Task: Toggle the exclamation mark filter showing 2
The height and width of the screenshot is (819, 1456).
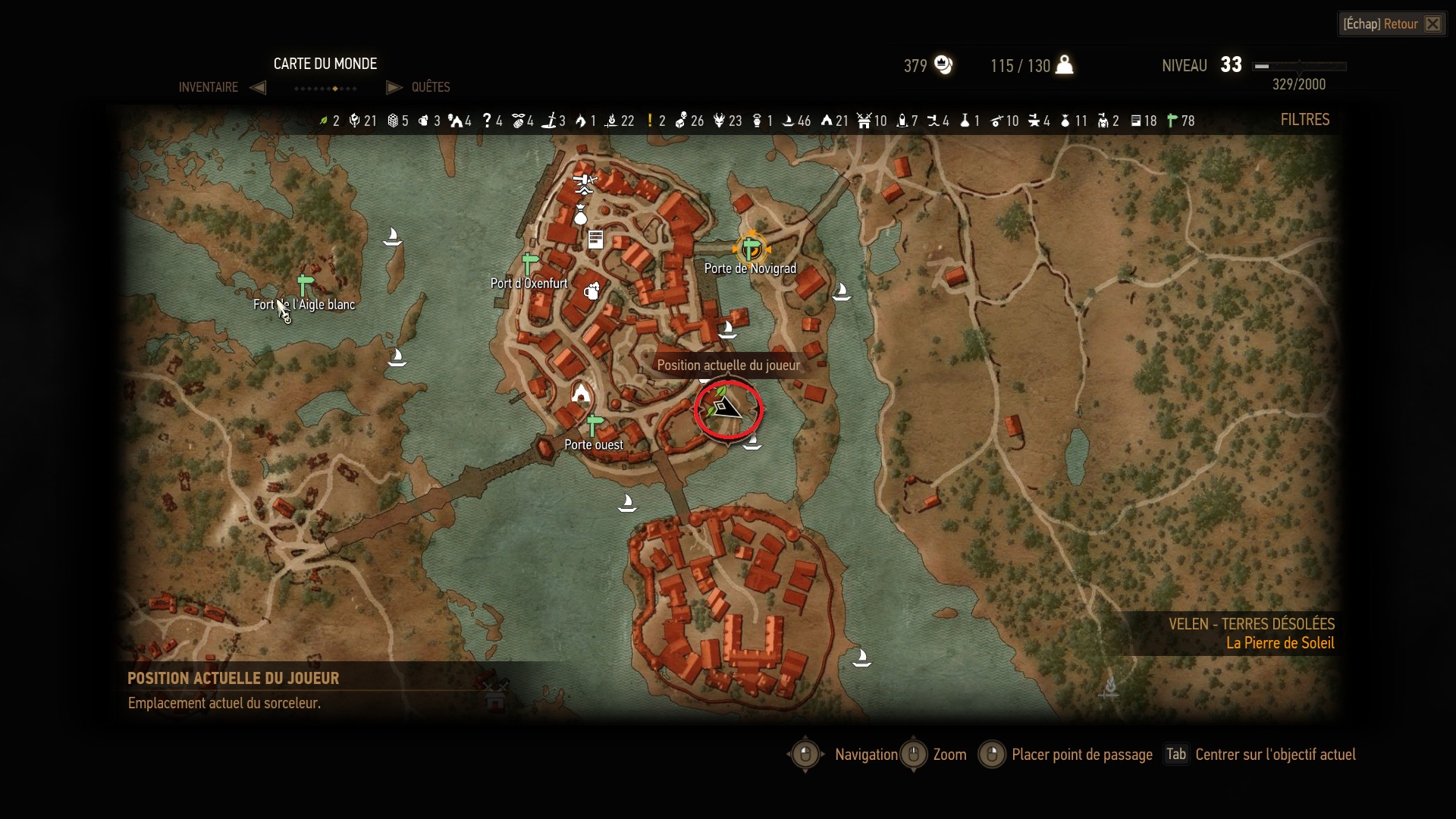Action: tap(650, 121)
